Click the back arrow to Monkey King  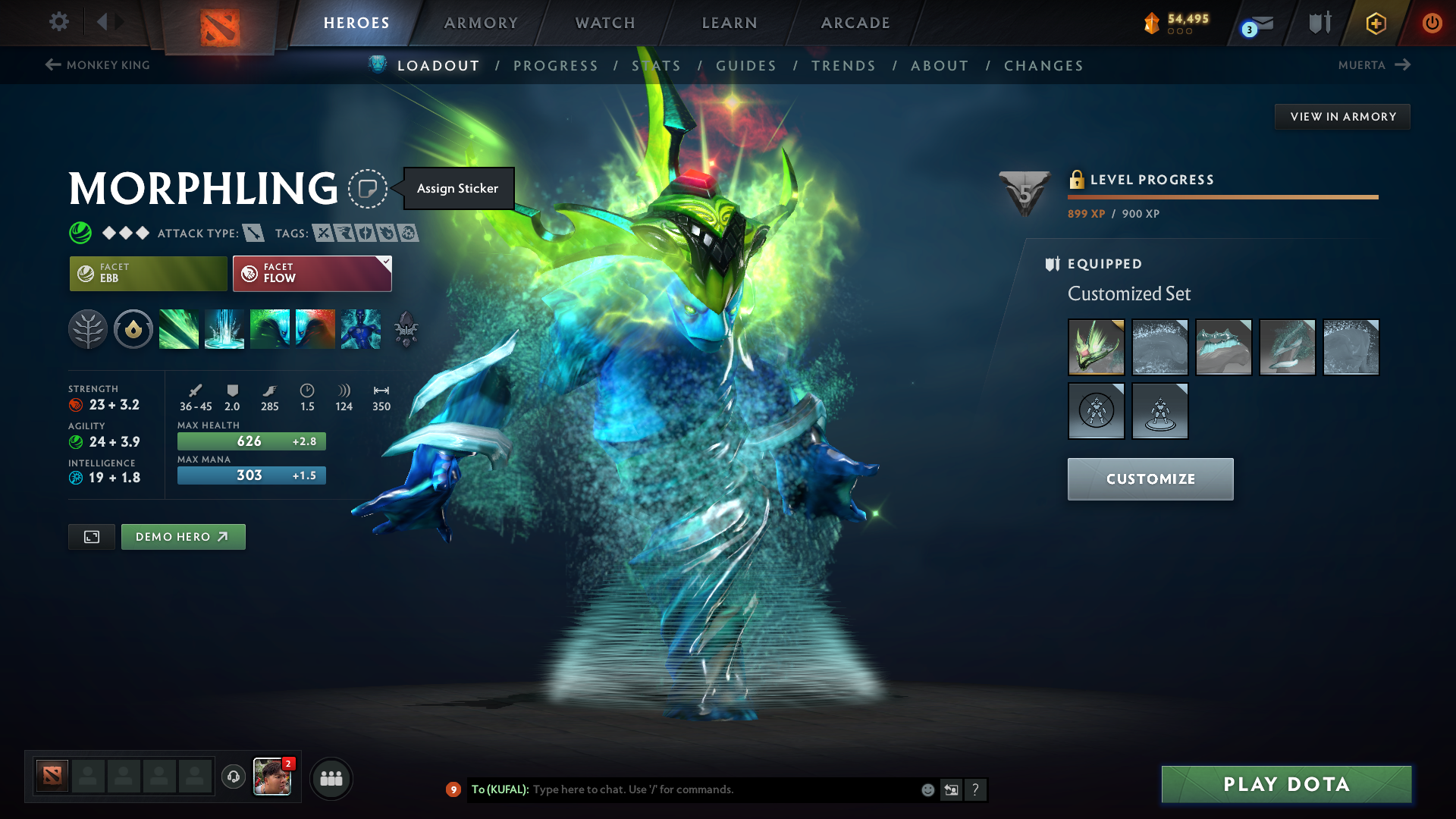(x=52, y=64)
